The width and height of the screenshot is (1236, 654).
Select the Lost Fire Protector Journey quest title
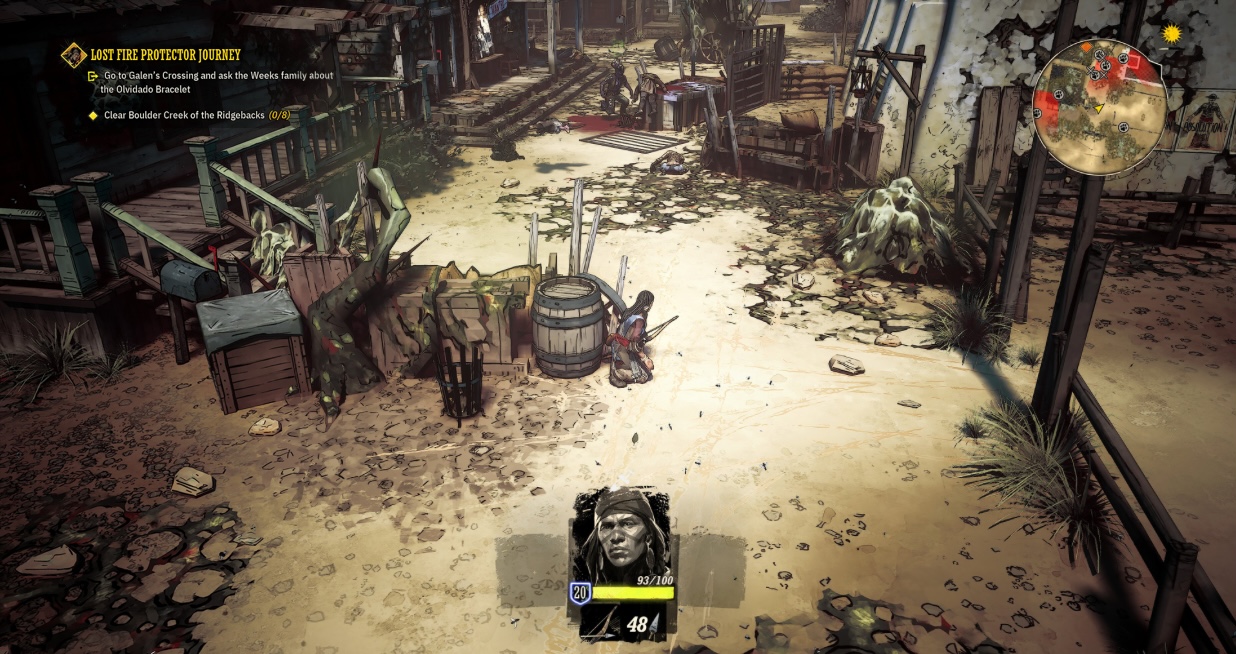pos(165,54)
